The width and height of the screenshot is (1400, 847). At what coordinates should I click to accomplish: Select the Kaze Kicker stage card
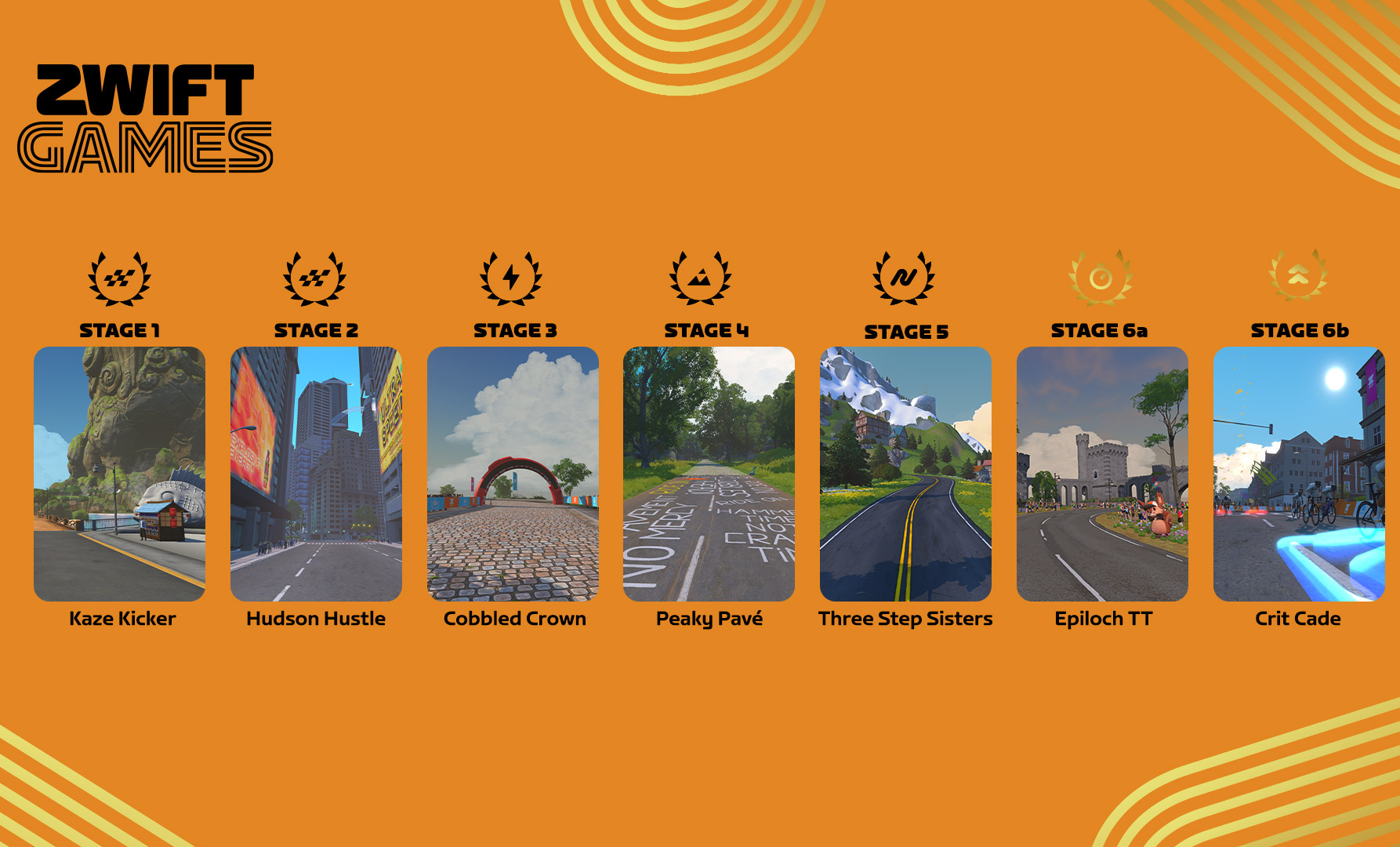pos(119,474)
